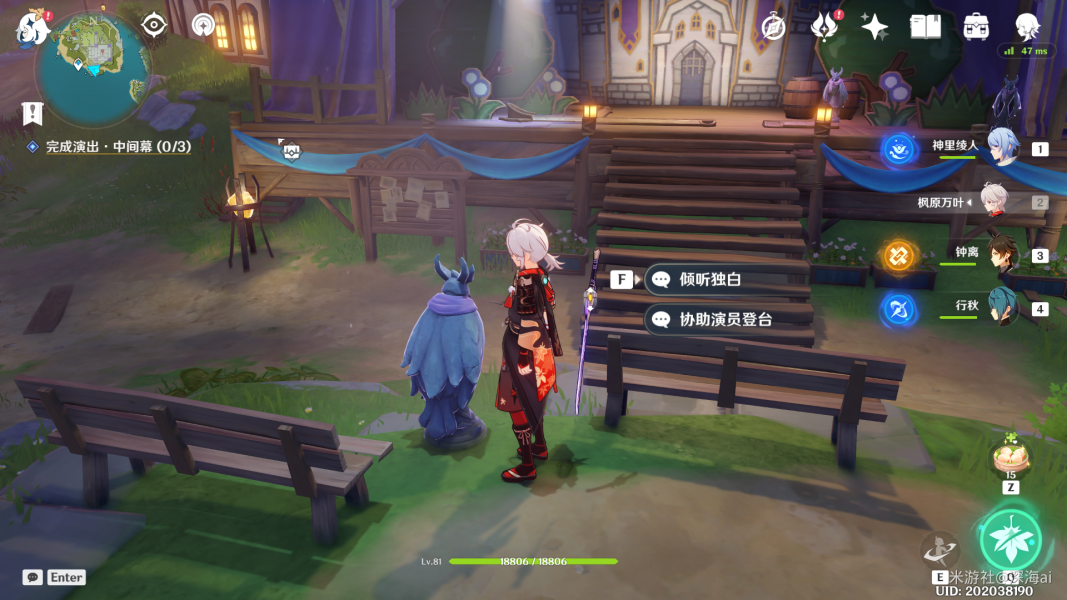Open the wish star icon
Image resolution: width=1067 pixels, height=600 pixels.
click(875, 27)
